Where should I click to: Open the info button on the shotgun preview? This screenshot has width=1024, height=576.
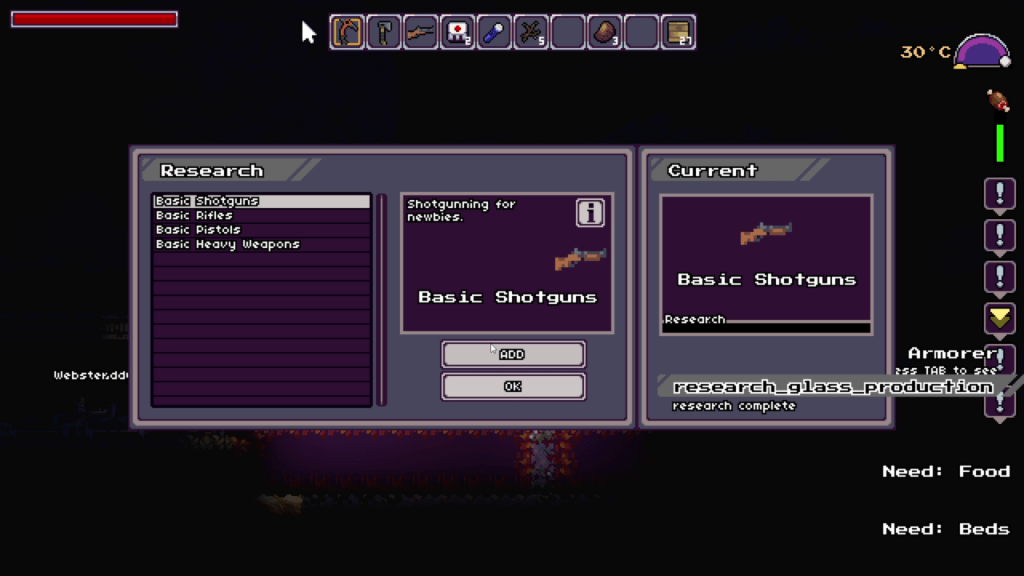click(x=590, y=212)
